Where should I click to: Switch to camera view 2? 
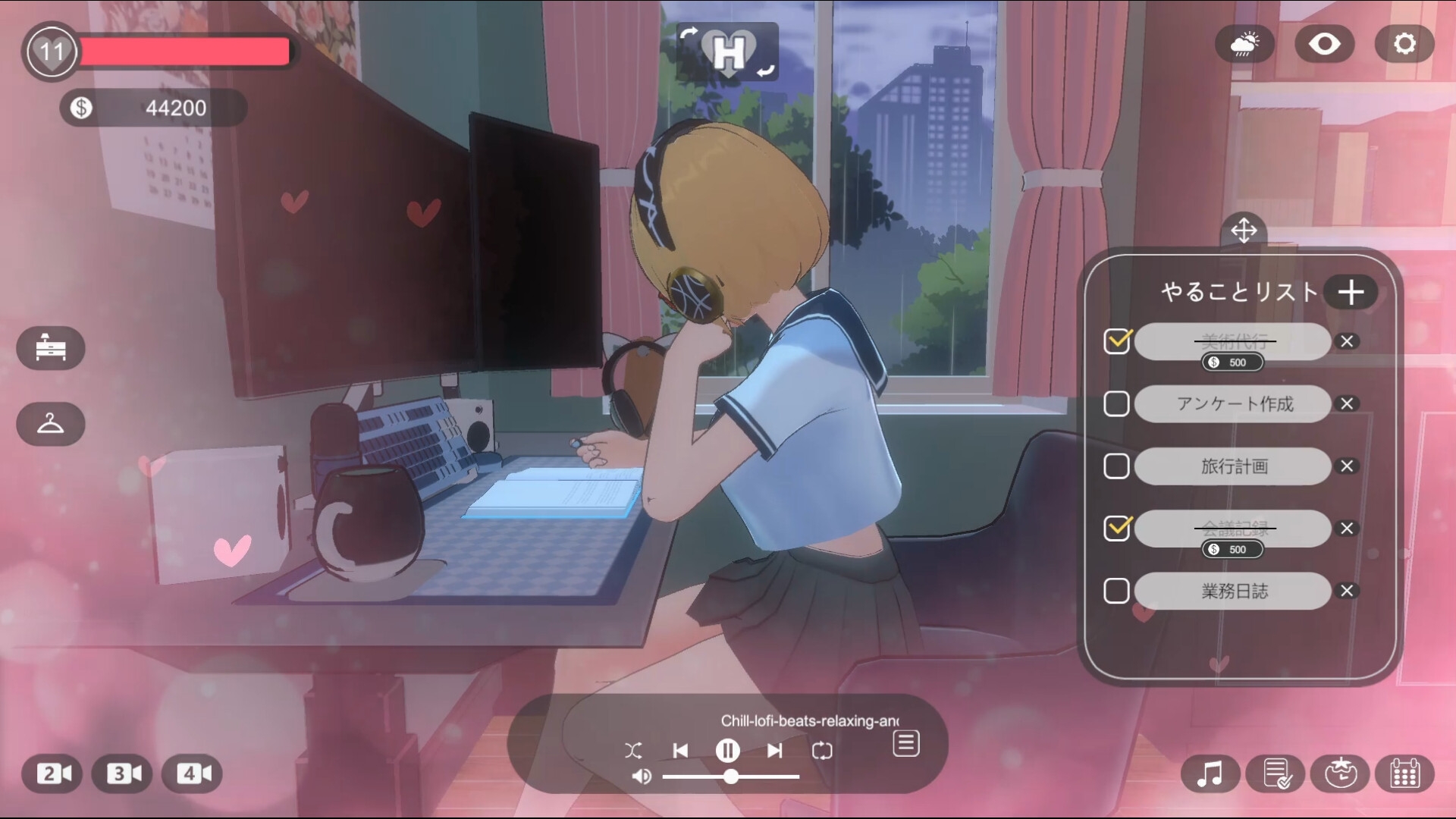point(53,774)
